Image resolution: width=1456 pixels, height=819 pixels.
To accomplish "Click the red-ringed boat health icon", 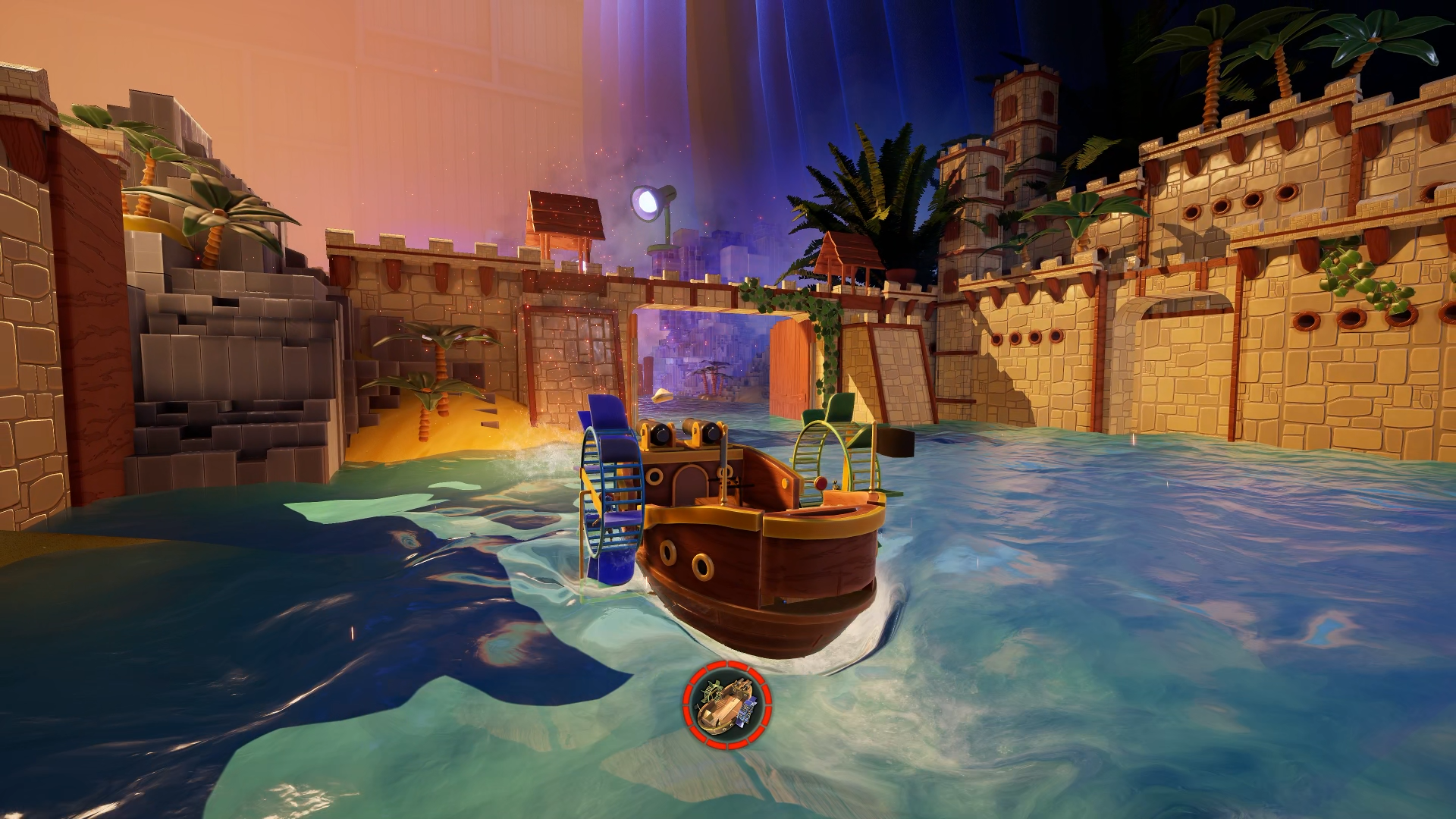I will click(727, 704).
